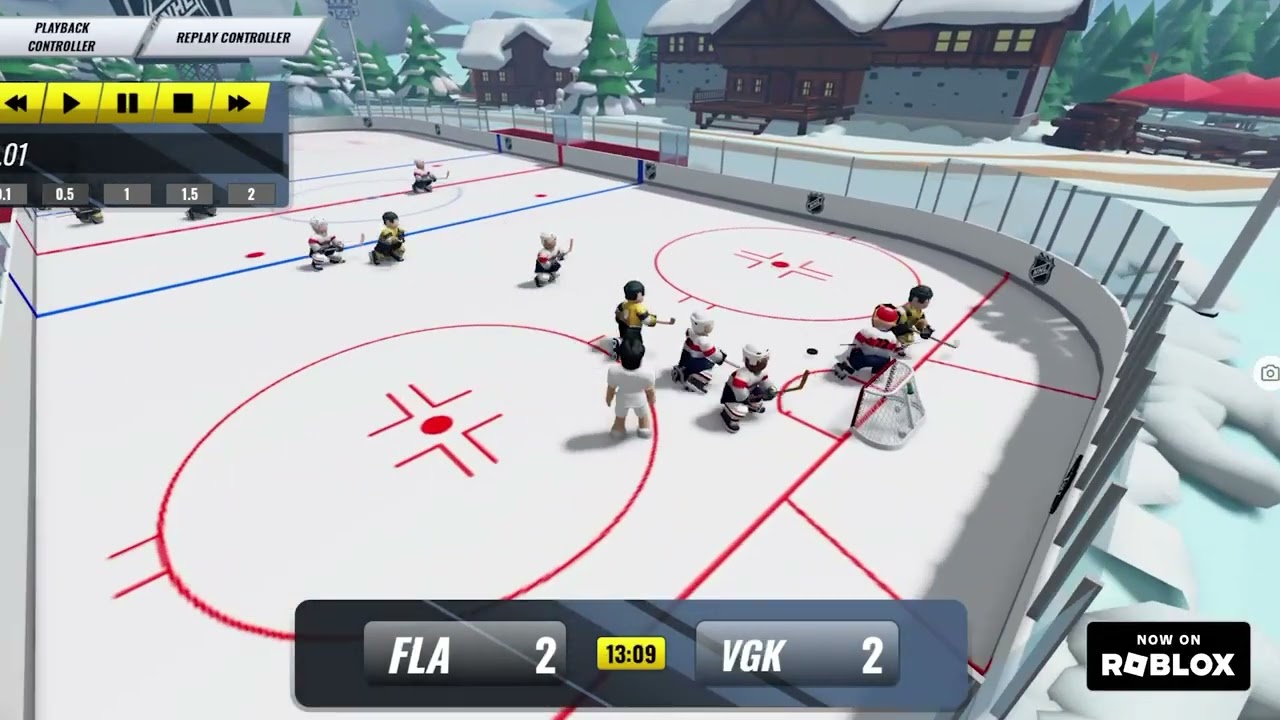The image size is (1280, 720).
Task: Click the FLA score panel
Action: coord(465,655)
